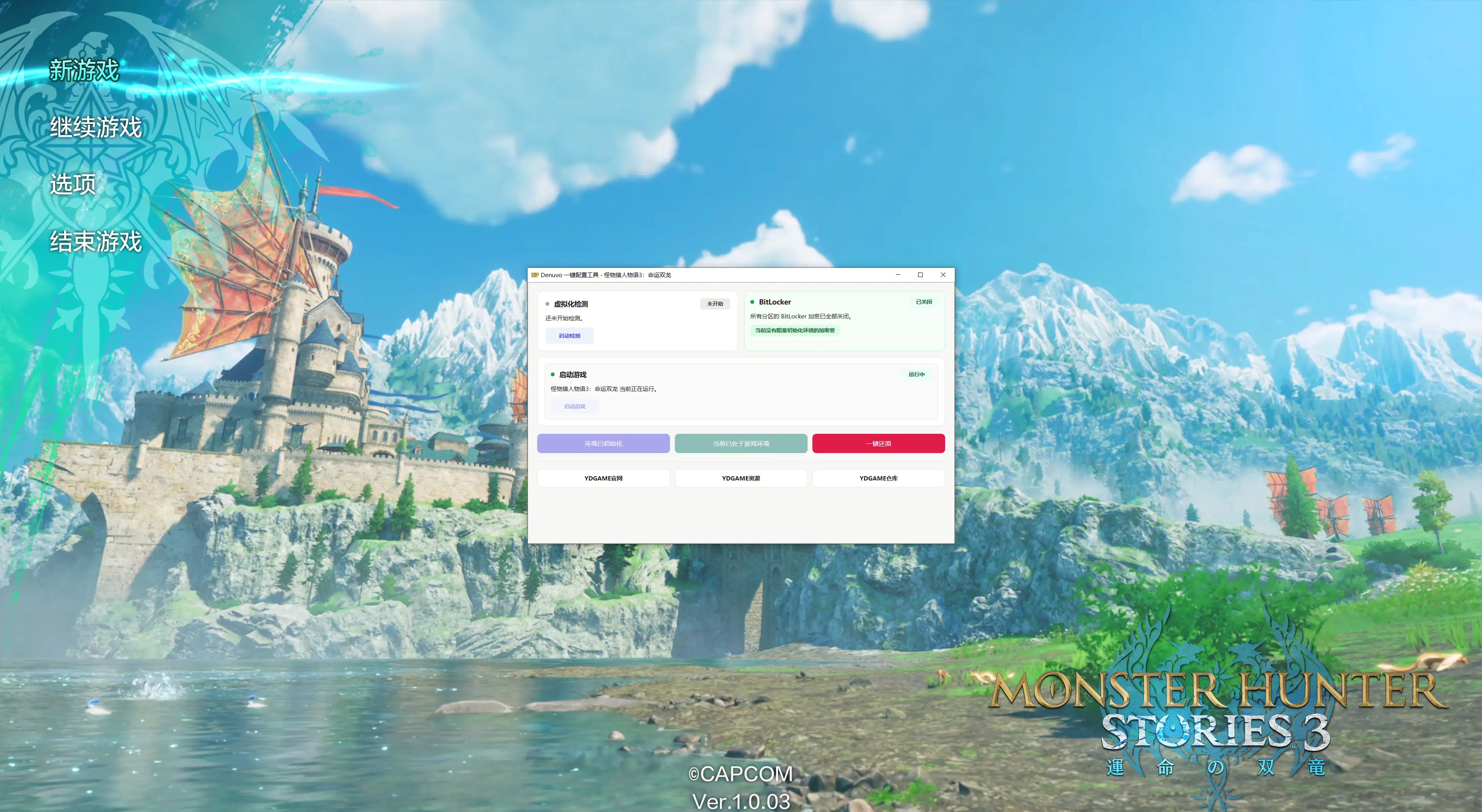Minimize the Denuvo tool window

(897, 274)
